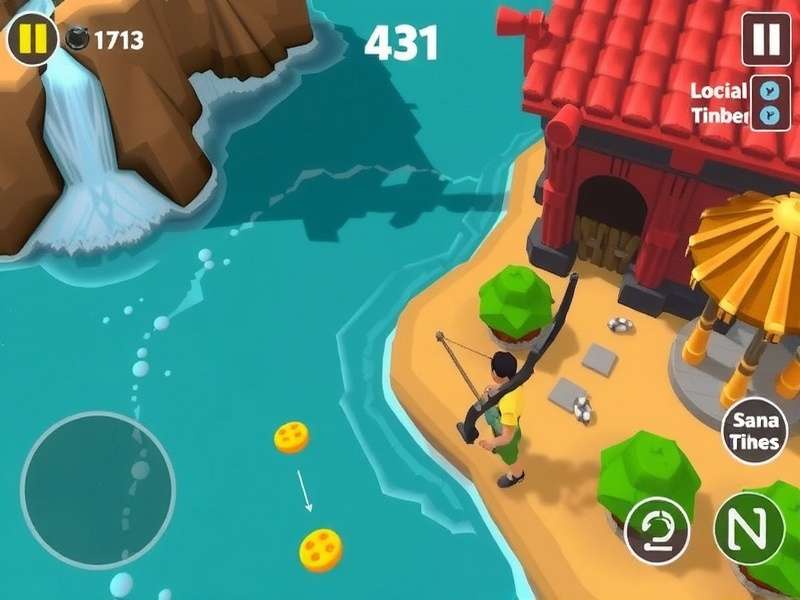Select the Tinber blue badge icon
800x600 pixels.
768,115
